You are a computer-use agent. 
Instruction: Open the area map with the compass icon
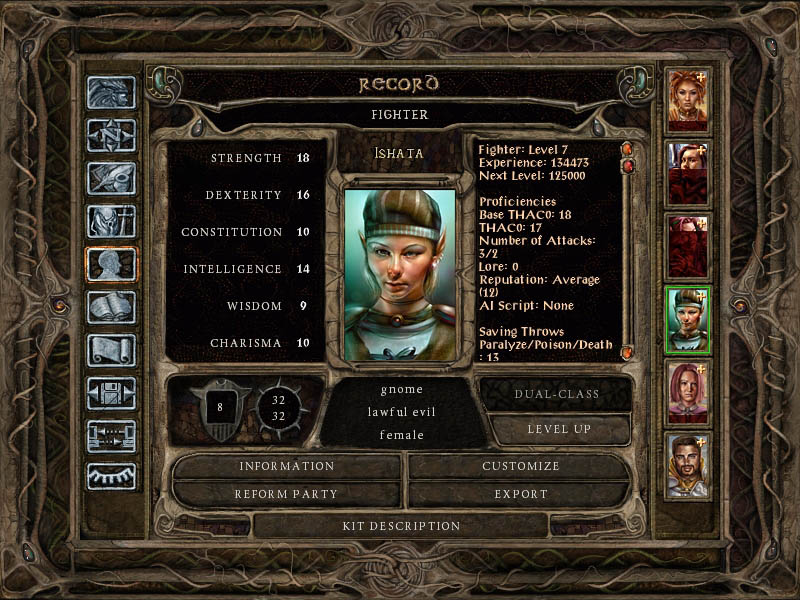point(111,135)
